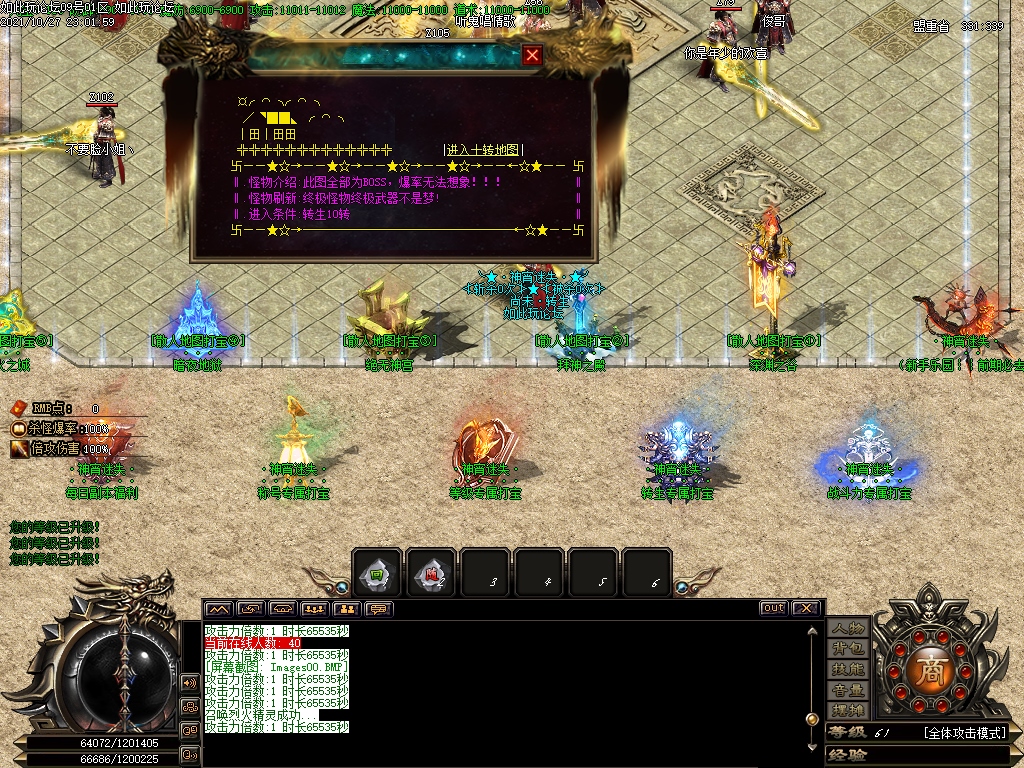Open the 音量 volume settings
The height and width of the screenshot is (768, 1024).
tap(847, 690)
